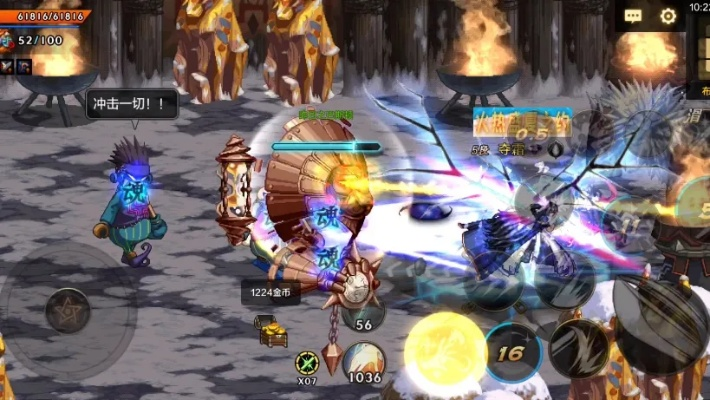Viewport: 710px width, 400px height.
Task: Use the green crossed-swords item x07
Action: pyautogui.click(x=307, y=362)
